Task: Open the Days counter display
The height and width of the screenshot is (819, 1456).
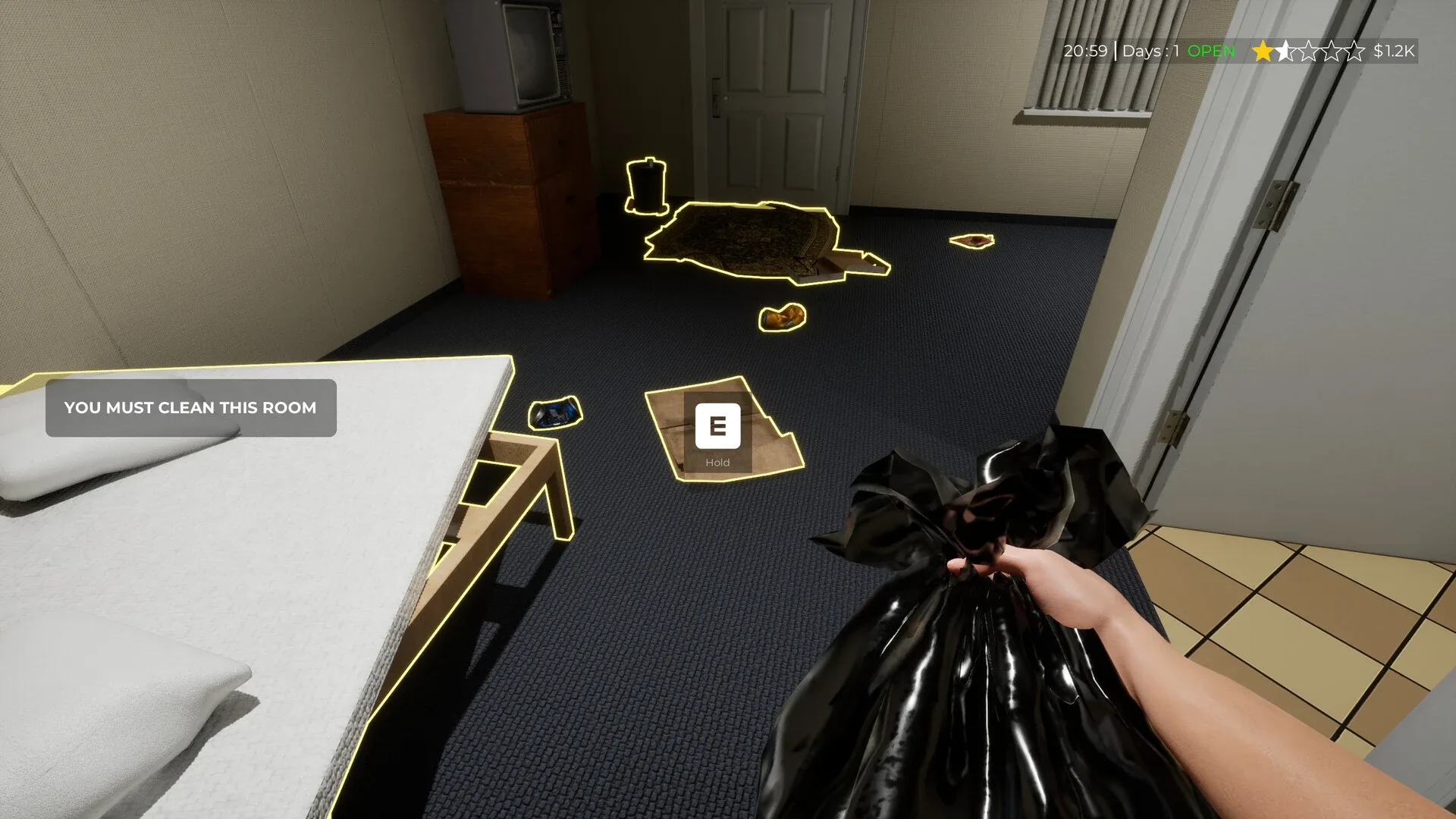Action: 1150,52
